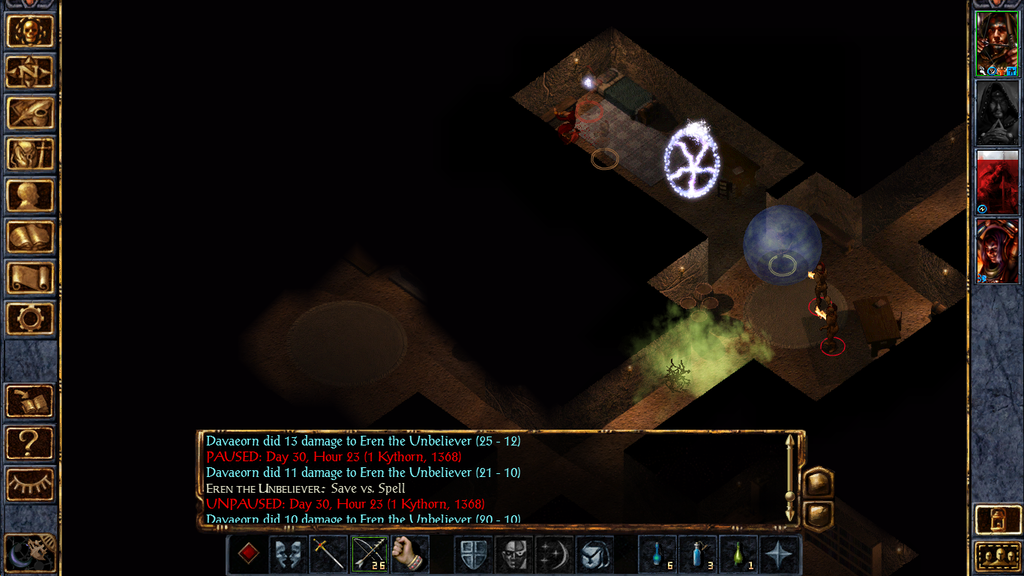Activate the shield guard action

click(x=473, y=554)
